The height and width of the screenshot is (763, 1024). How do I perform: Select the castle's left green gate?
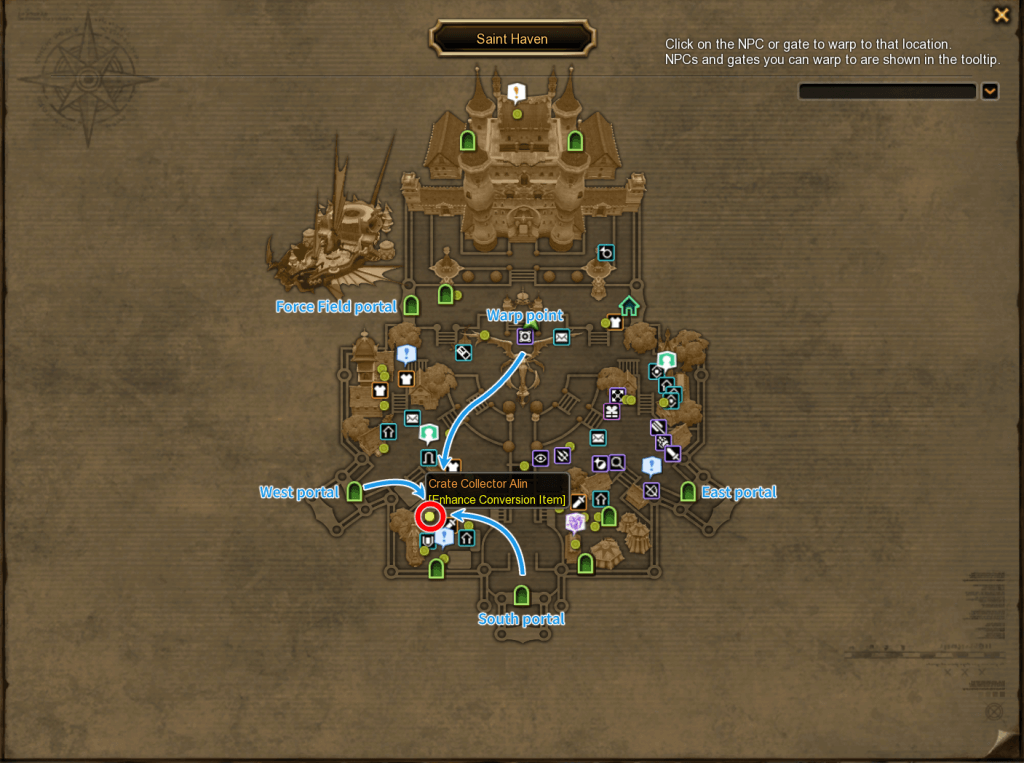(x=467, y=141)
